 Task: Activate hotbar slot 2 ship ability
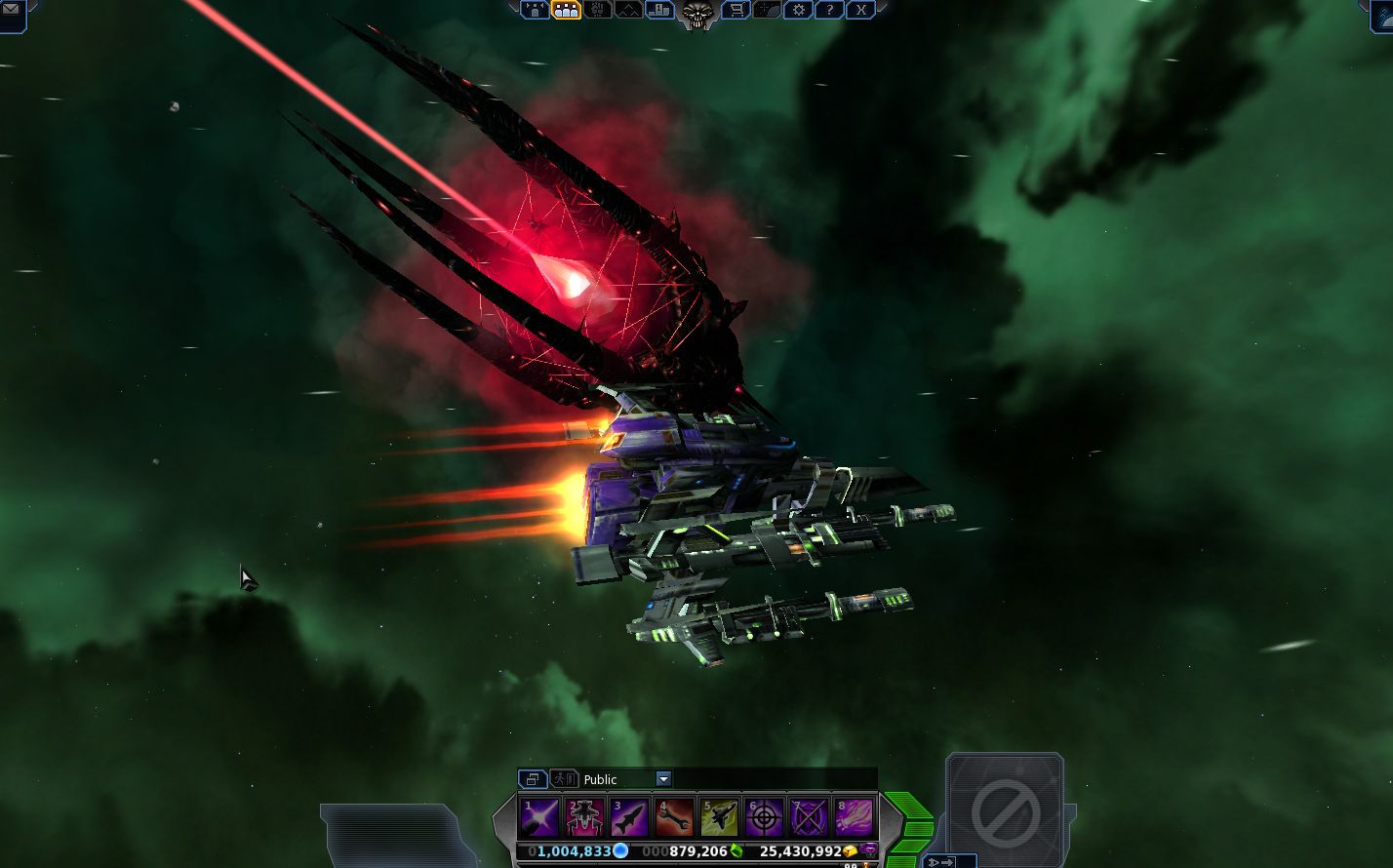pyautogui.click(x=584, y=817)
